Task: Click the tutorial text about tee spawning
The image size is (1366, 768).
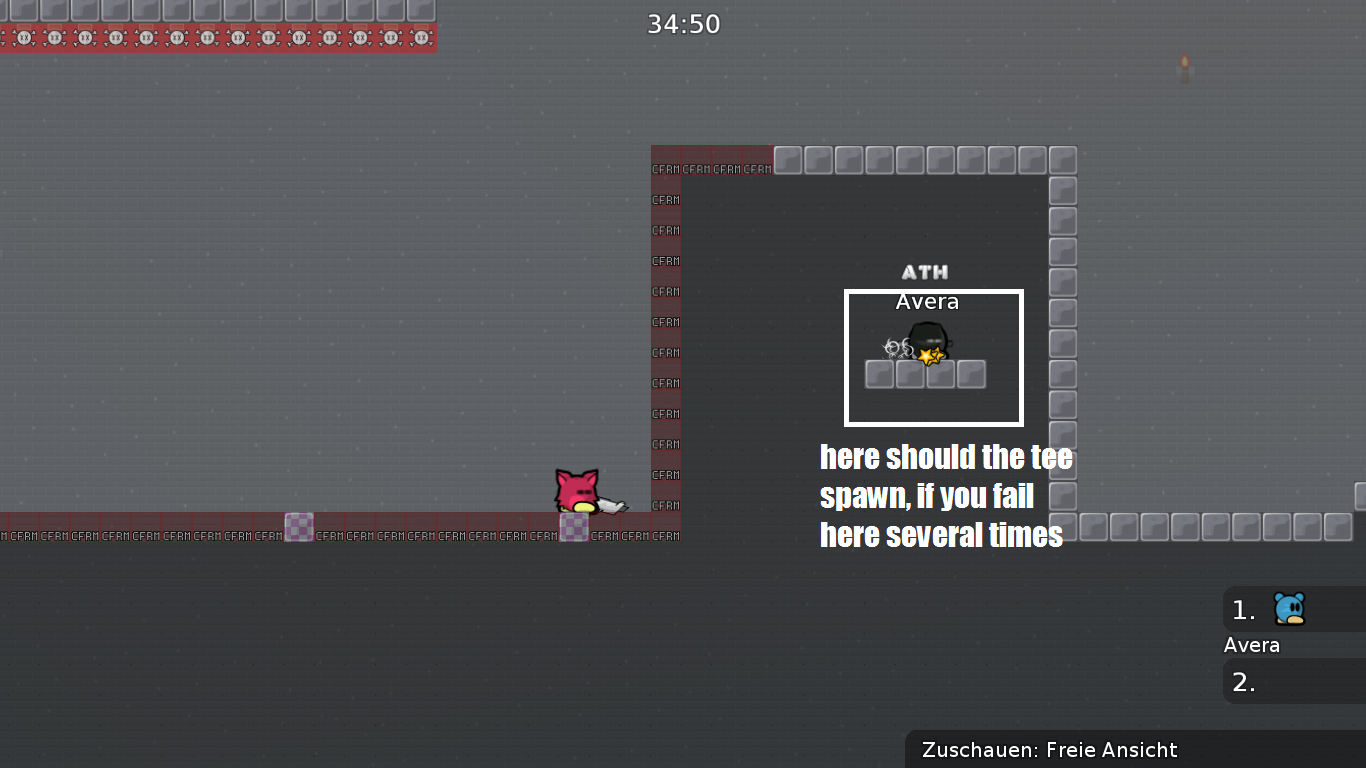Action: pos(946,495)
